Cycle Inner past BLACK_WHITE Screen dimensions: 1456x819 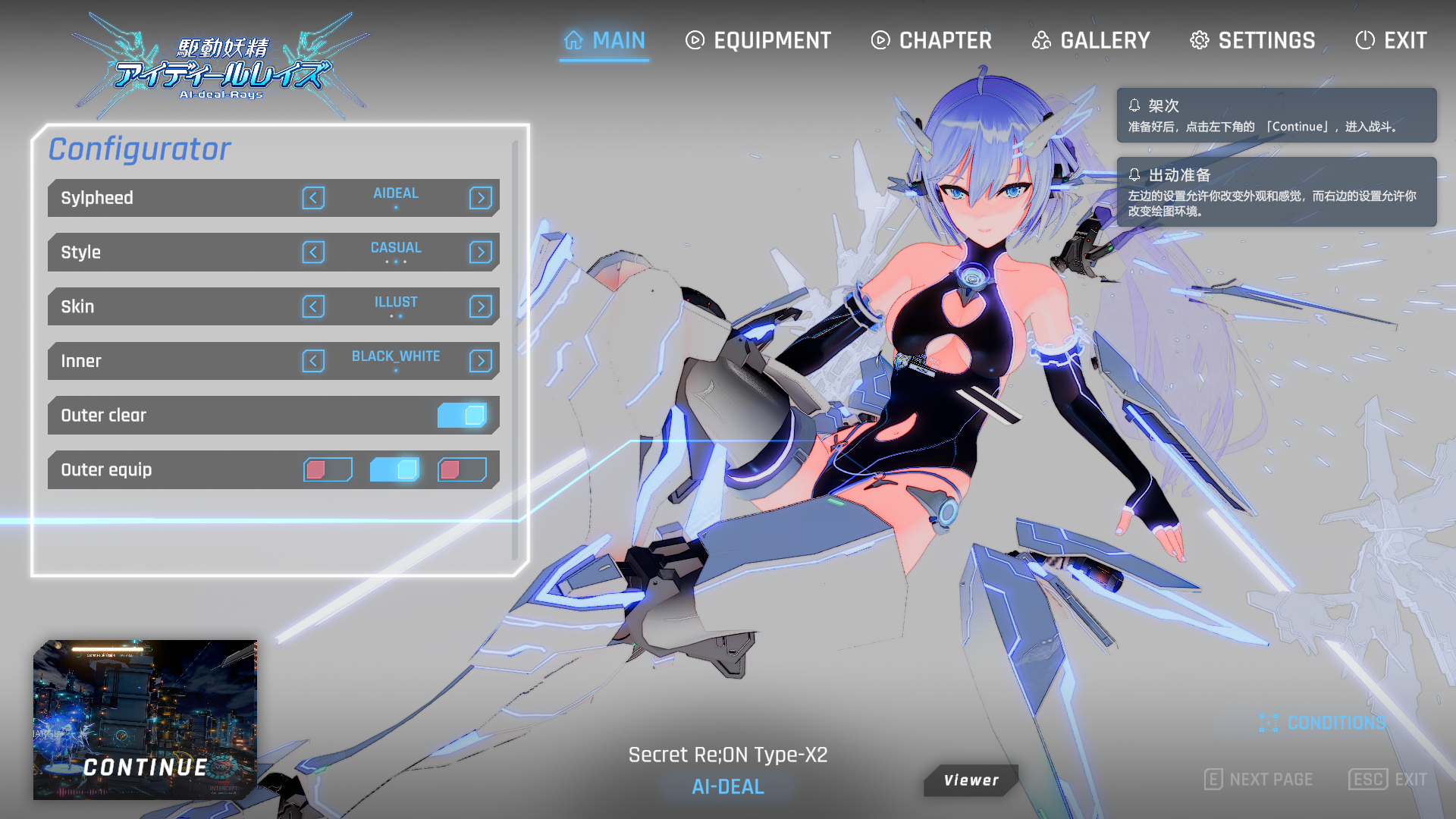(x=480, y=361)
